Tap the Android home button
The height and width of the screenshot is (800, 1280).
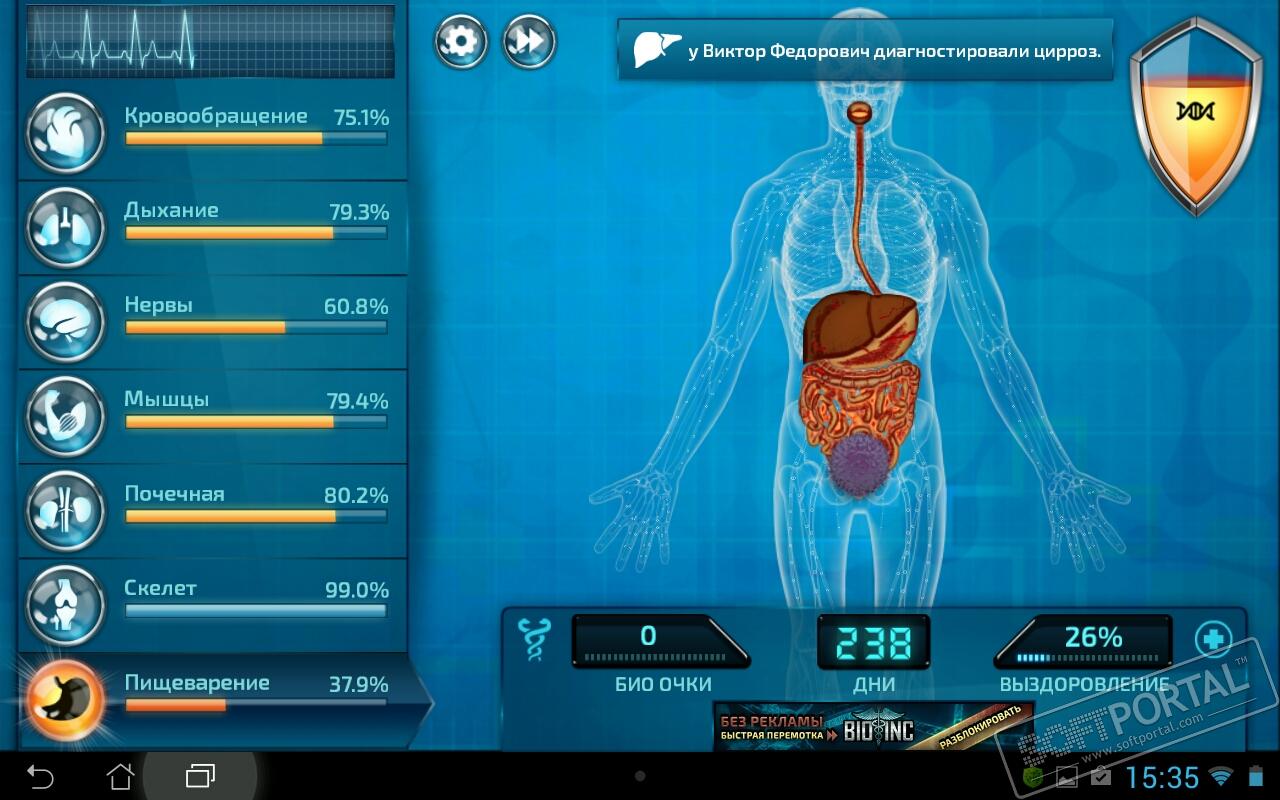120,775
